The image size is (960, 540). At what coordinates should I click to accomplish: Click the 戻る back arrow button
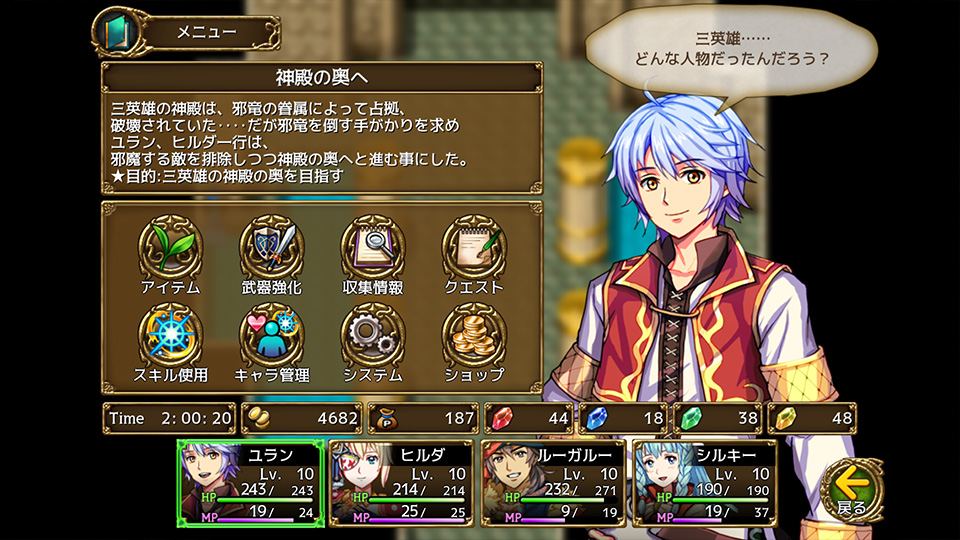click(x=852, y=488)
